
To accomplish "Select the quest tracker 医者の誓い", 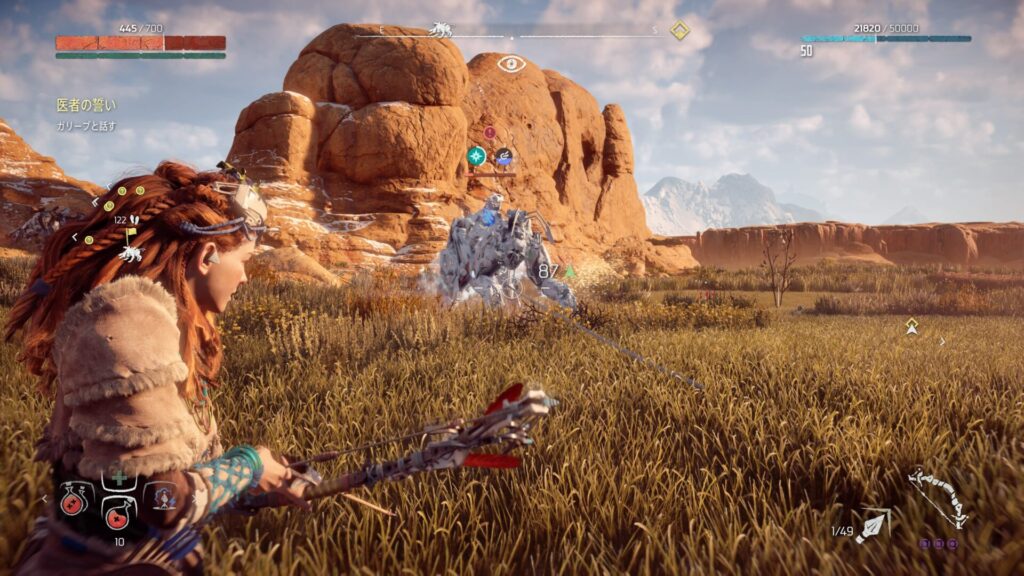I will [x=85, y=104].
